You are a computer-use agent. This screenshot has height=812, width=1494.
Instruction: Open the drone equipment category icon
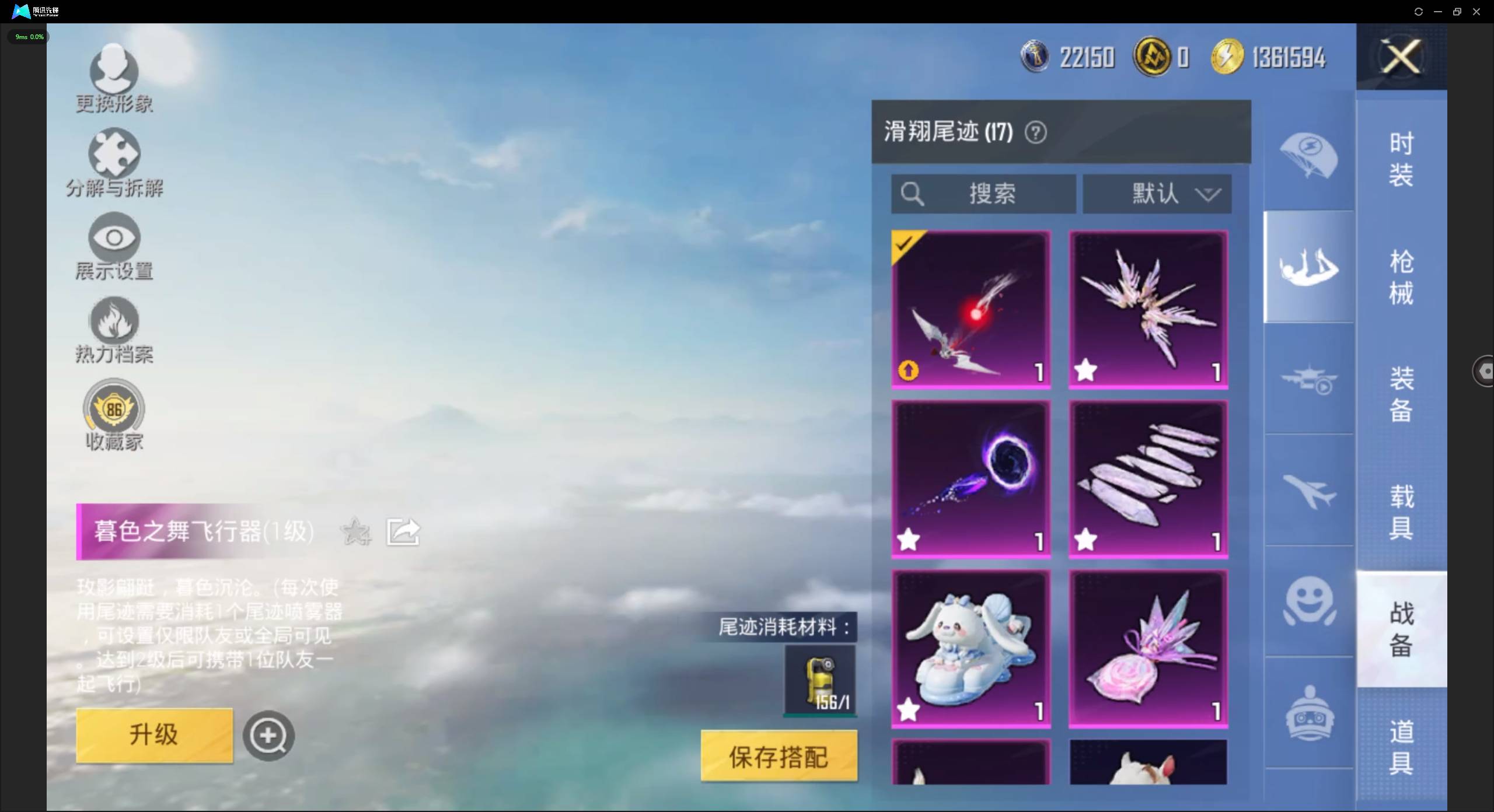pyautogui.click(x=1308, y=378)
